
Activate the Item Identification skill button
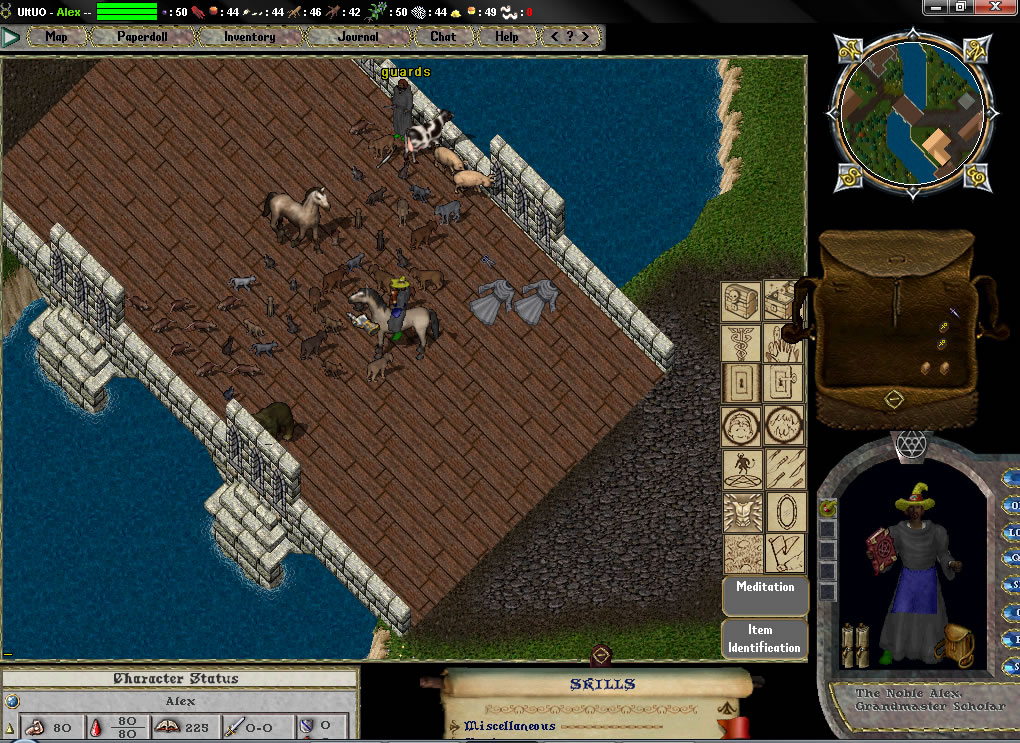(765, 638)
